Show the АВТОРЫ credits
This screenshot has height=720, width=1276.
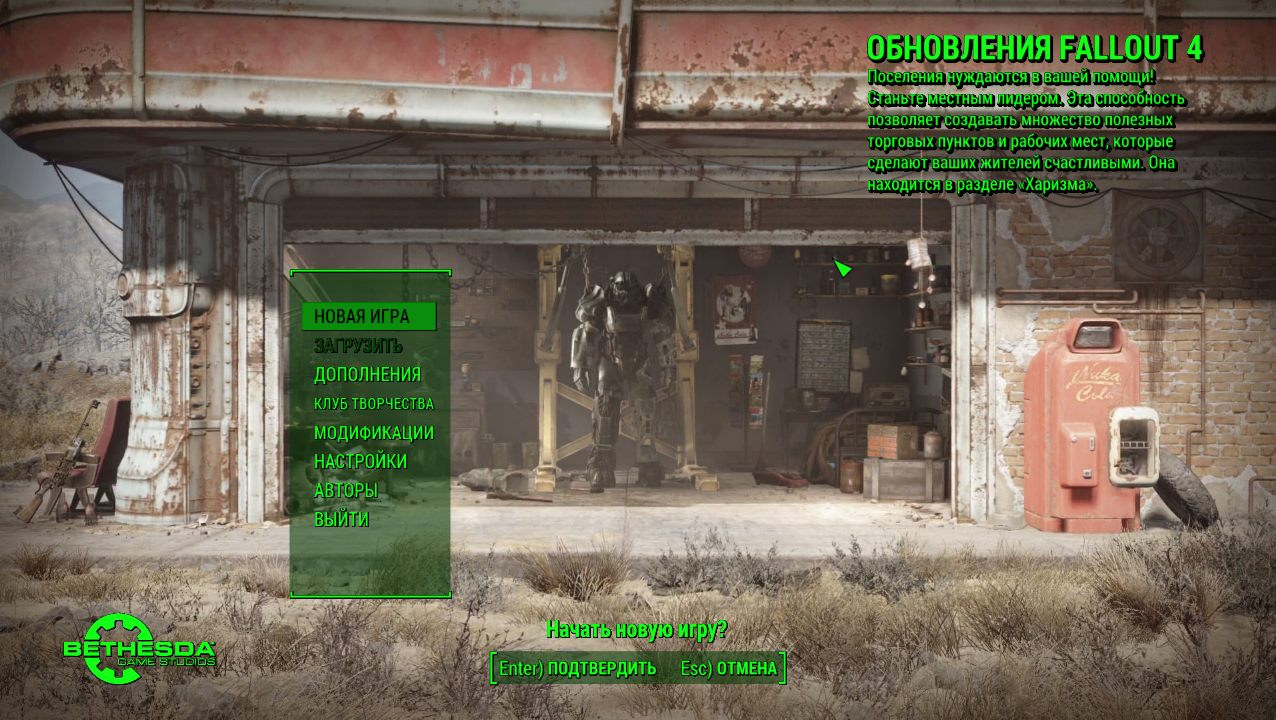pyautogui.click(x=345, y=491)
